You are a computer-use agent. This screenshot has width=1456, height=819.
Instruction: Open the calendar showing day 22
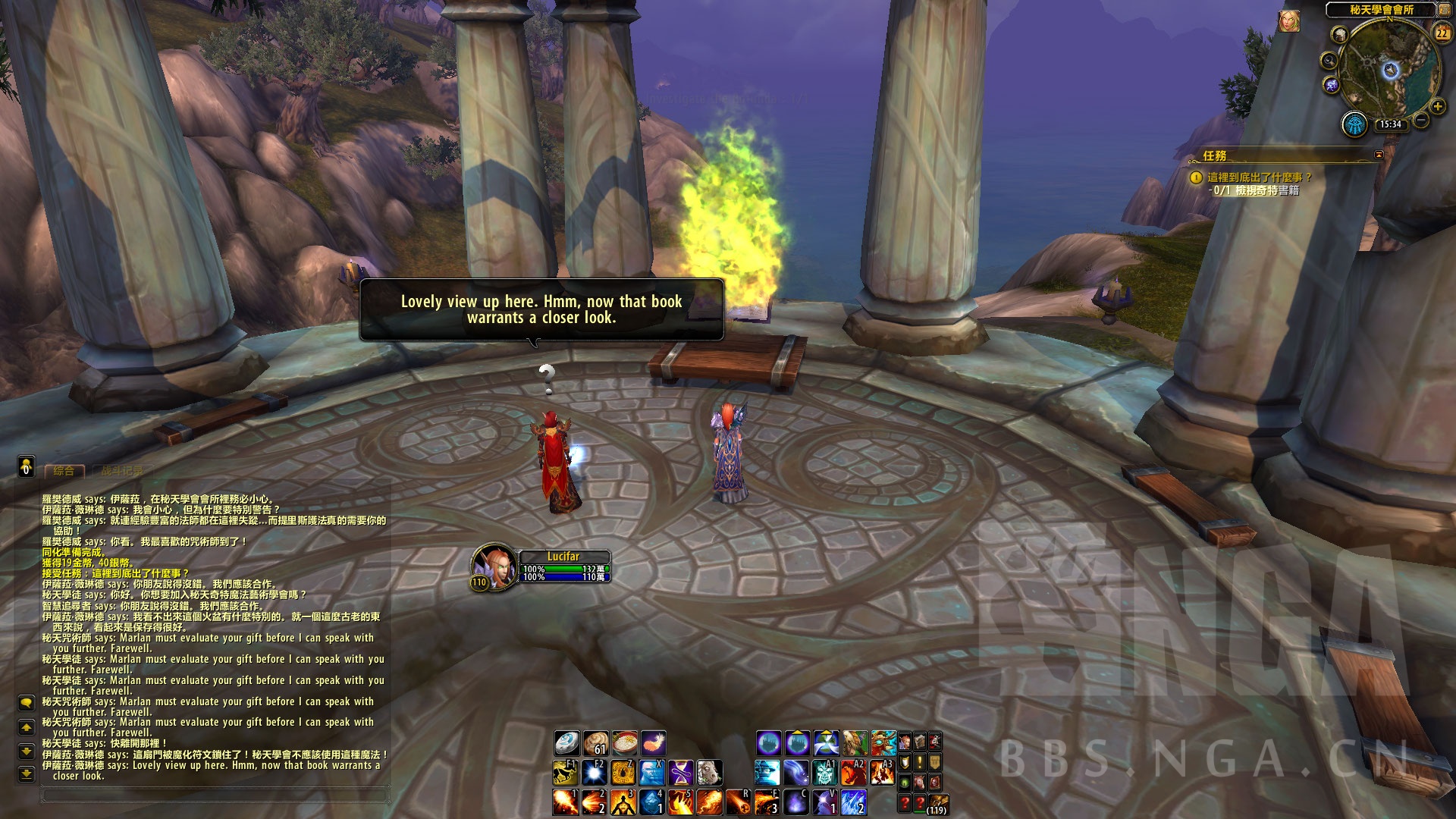click(x=1442, y=33)
